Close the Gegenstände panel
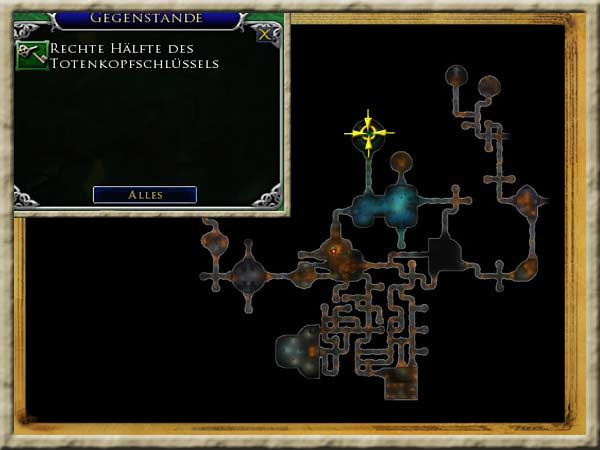The height and width of the screenshot is (450, 600). 264,34
